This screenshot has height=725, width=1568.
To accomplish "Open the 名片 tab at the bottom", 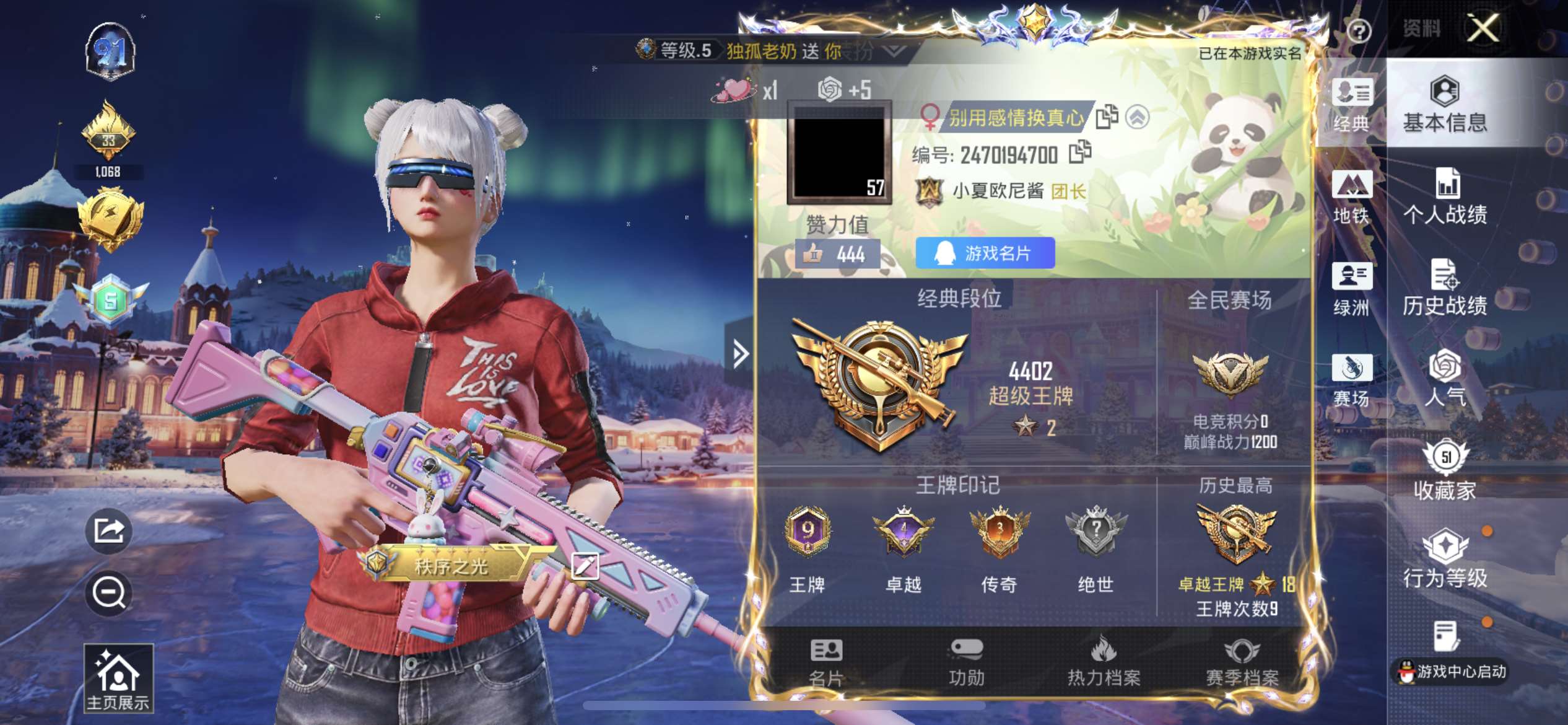I will pyautogui.click(x=826, y=663).
